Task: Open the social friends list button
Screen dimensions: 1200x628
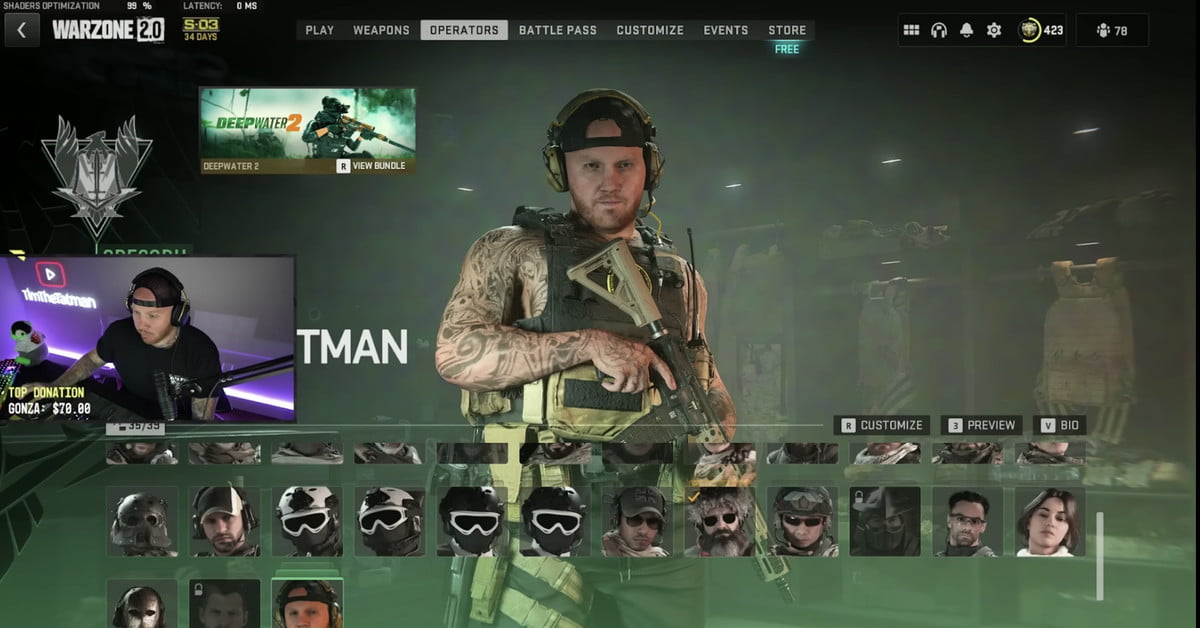Action: coord(1112,30)
